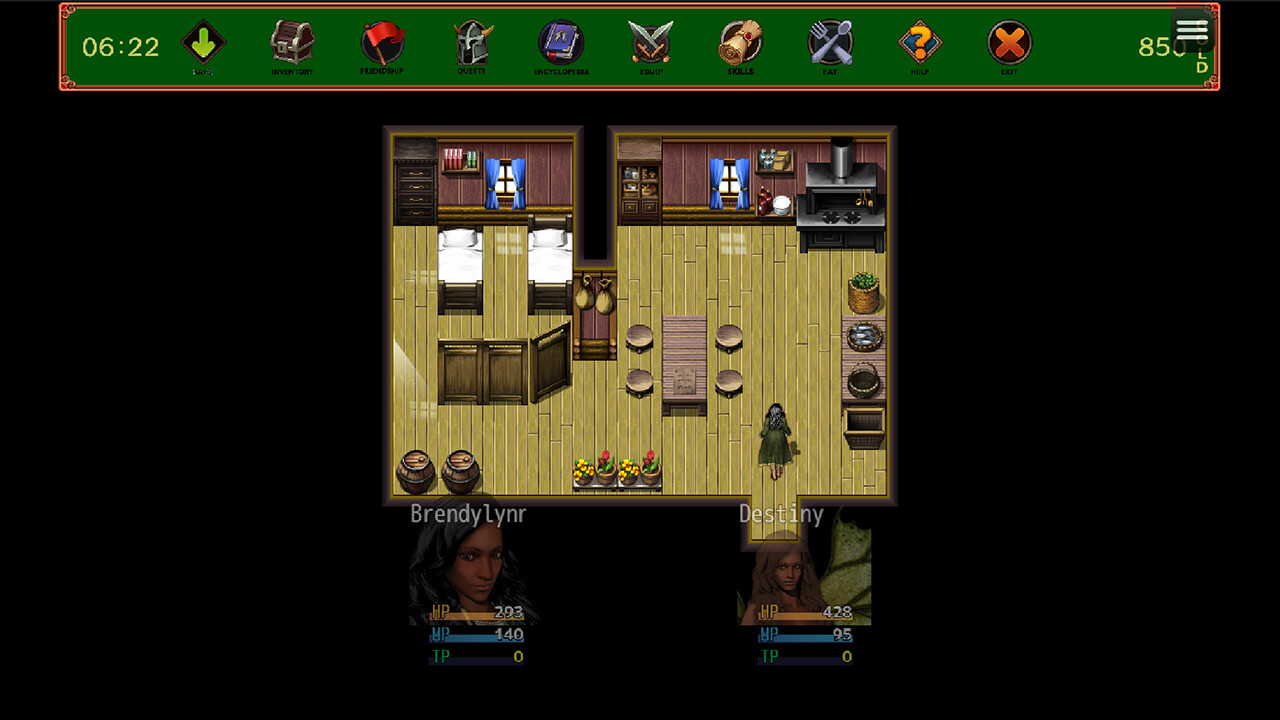The image size is (1280, 720).
Task: Expand the hamburger menu in the top-right corner
Action: coord(1192,30)
